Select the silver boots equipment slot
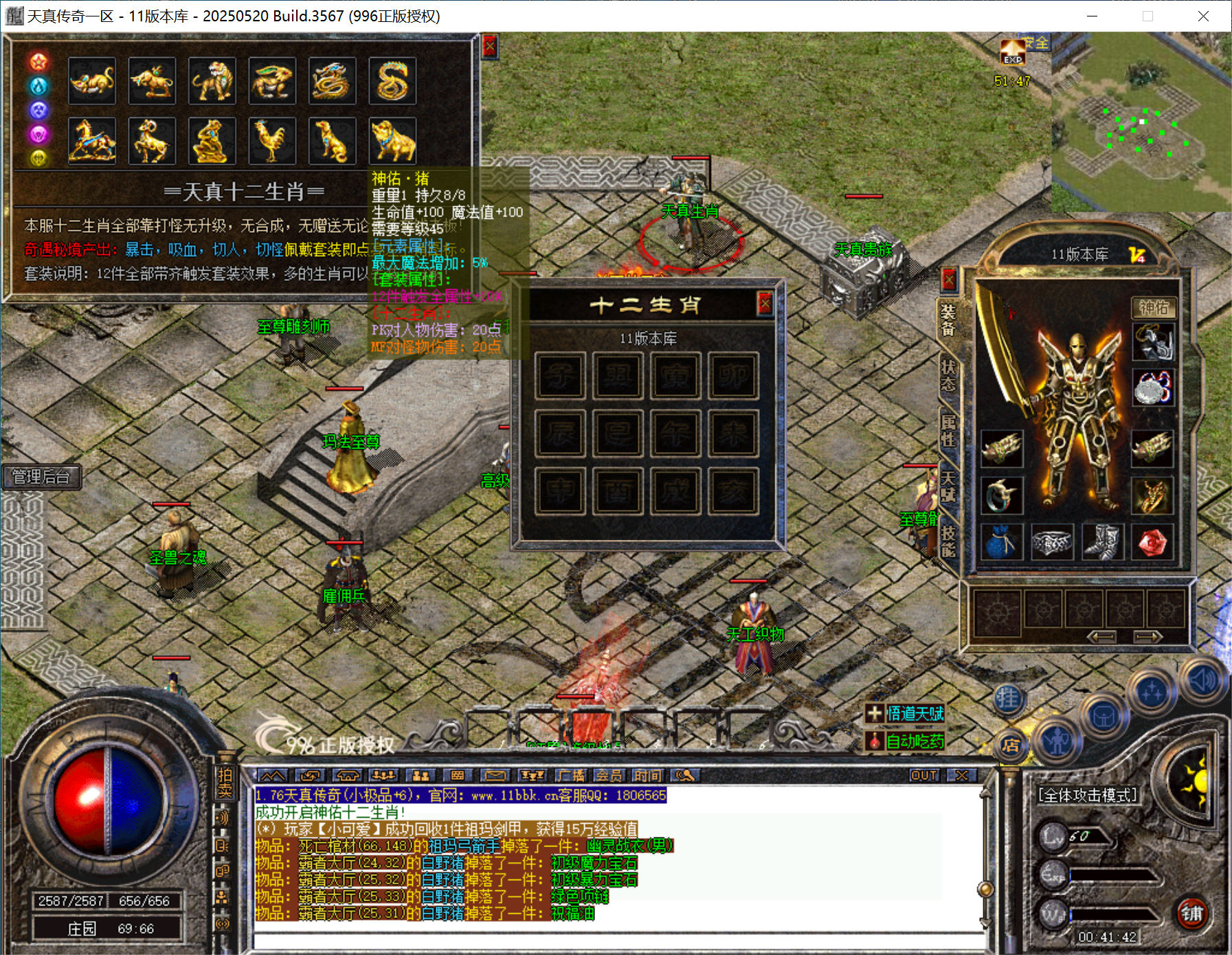This screenshot has width=1232, height=955. 1102,543
